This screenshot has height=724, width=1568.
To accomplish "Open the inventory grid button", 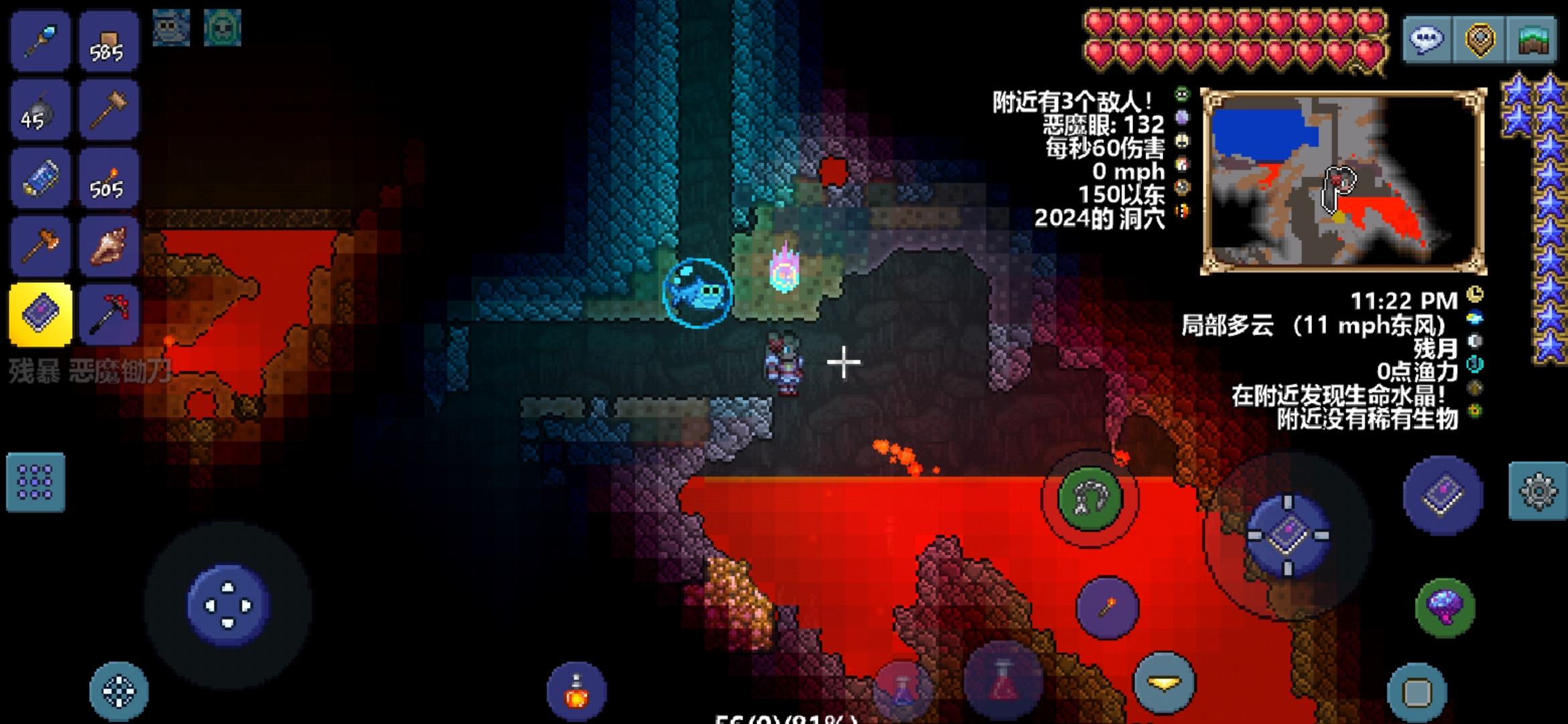I will (x=36, y=482).
